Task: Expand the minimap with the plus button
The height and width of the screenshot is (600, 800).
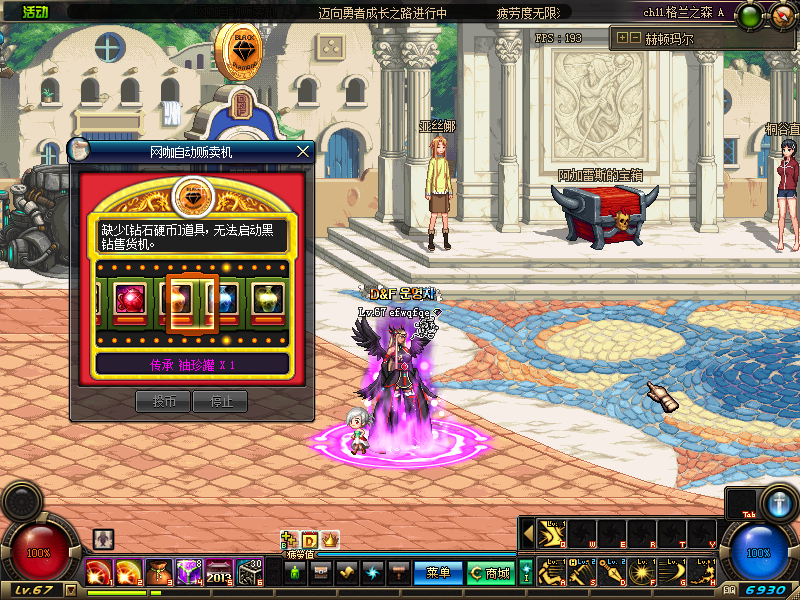Action: tap(623, 37)
